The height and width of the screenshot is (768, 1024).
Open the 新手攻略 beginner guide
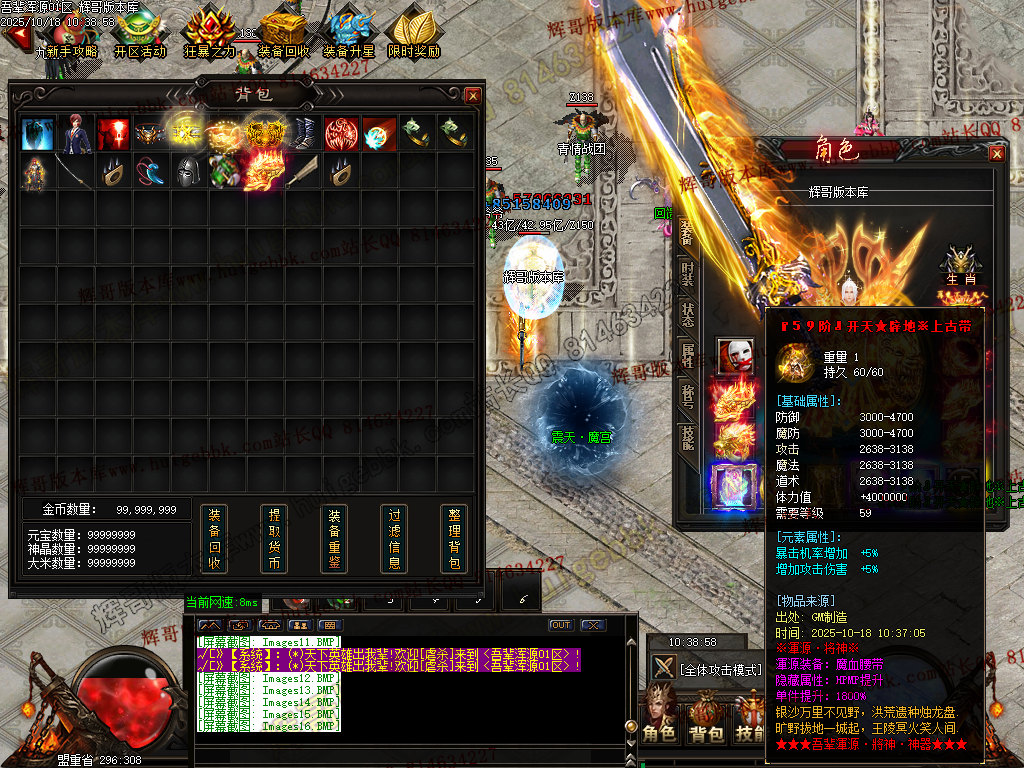(66, 34)
